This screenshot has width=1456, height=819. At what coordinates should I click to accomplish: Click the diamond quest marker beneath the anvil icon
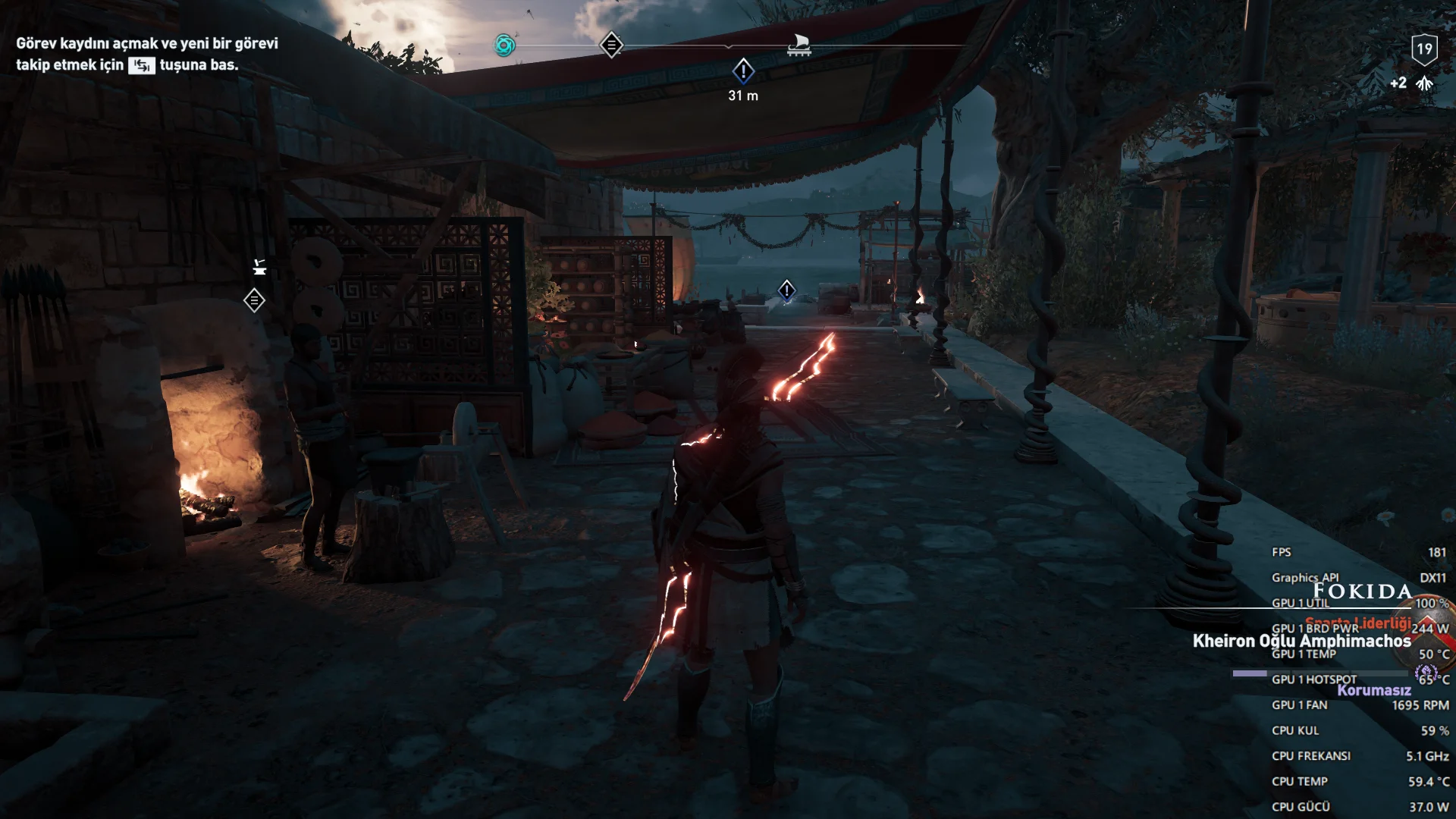[254, 300]
